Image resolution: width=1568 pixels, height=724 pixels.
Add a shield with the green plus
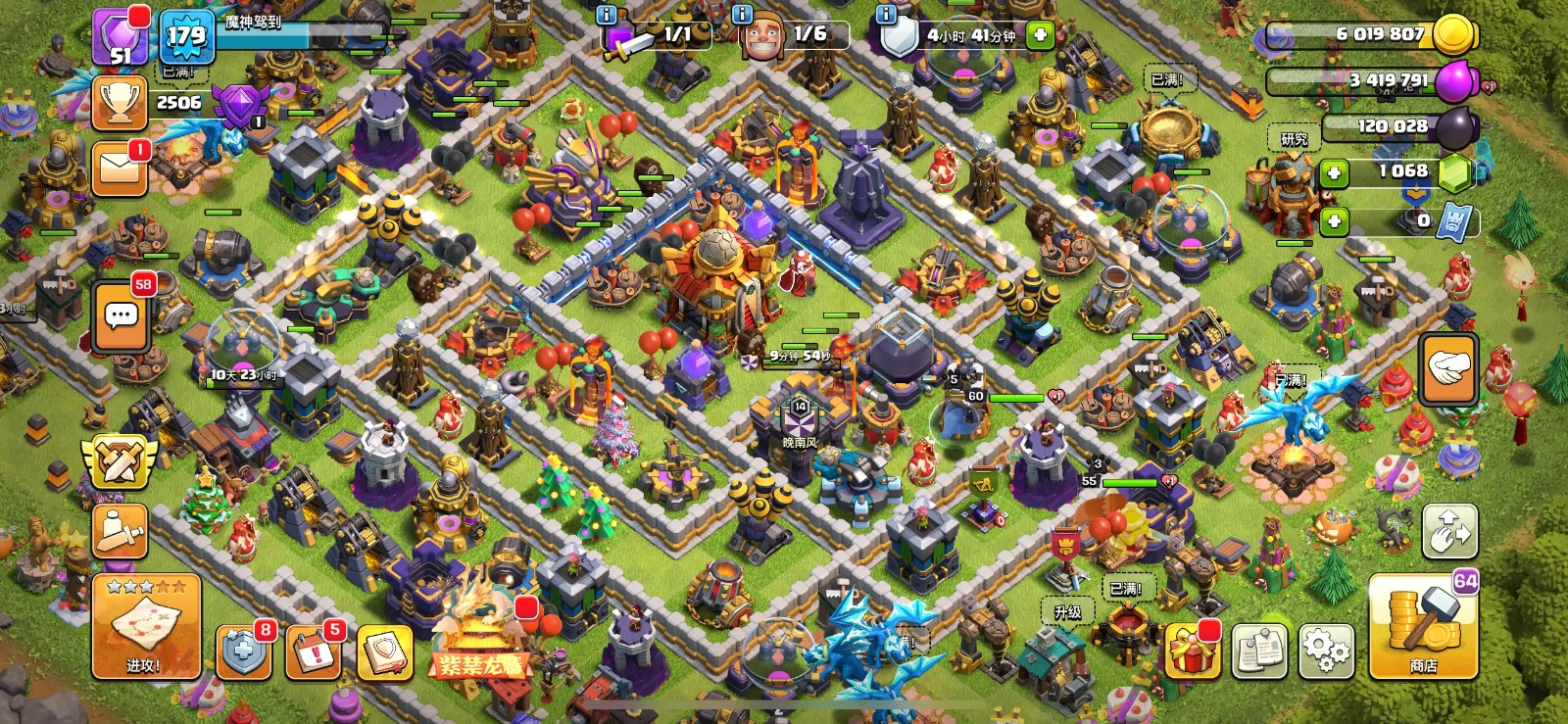tap(1040, 36)
